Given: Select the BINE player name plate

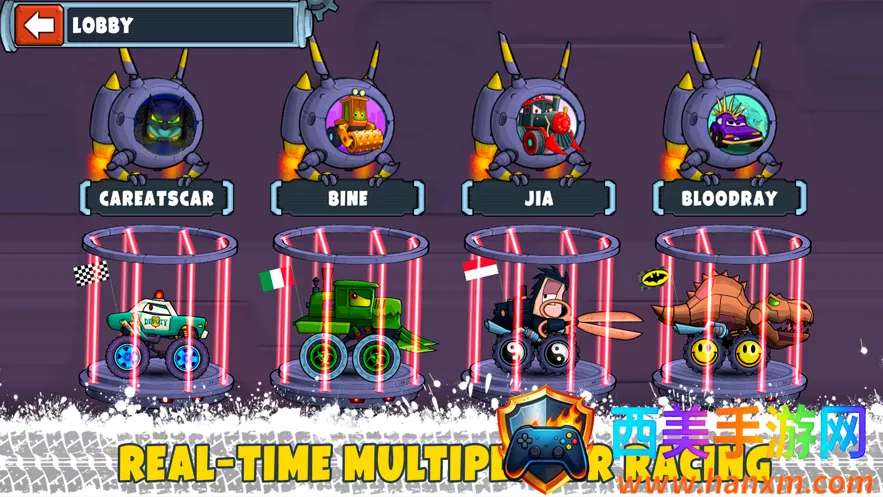Looking at the screenshot, I should [348, 198].
